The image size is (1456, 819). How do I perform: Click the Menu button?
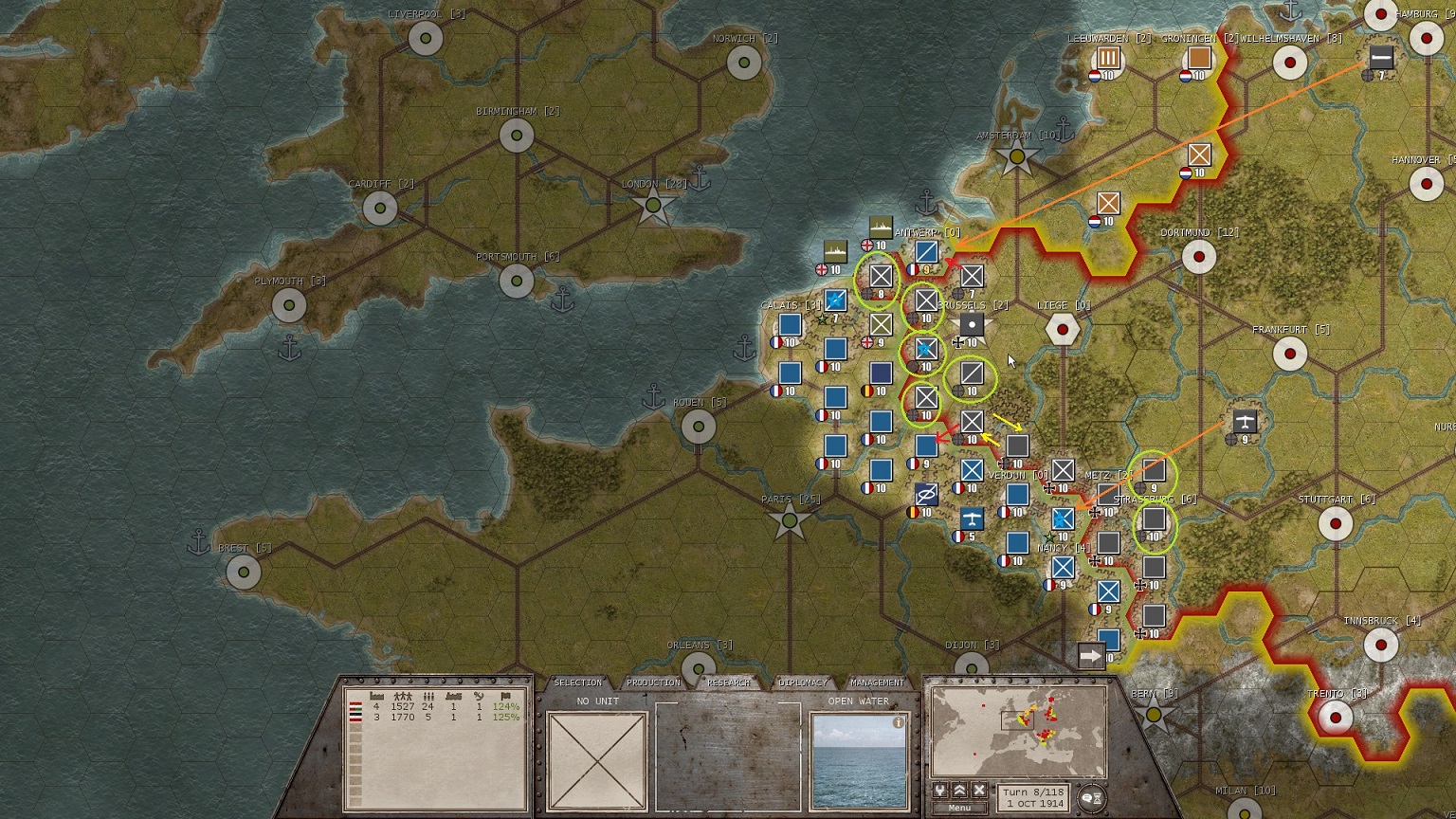959,808
